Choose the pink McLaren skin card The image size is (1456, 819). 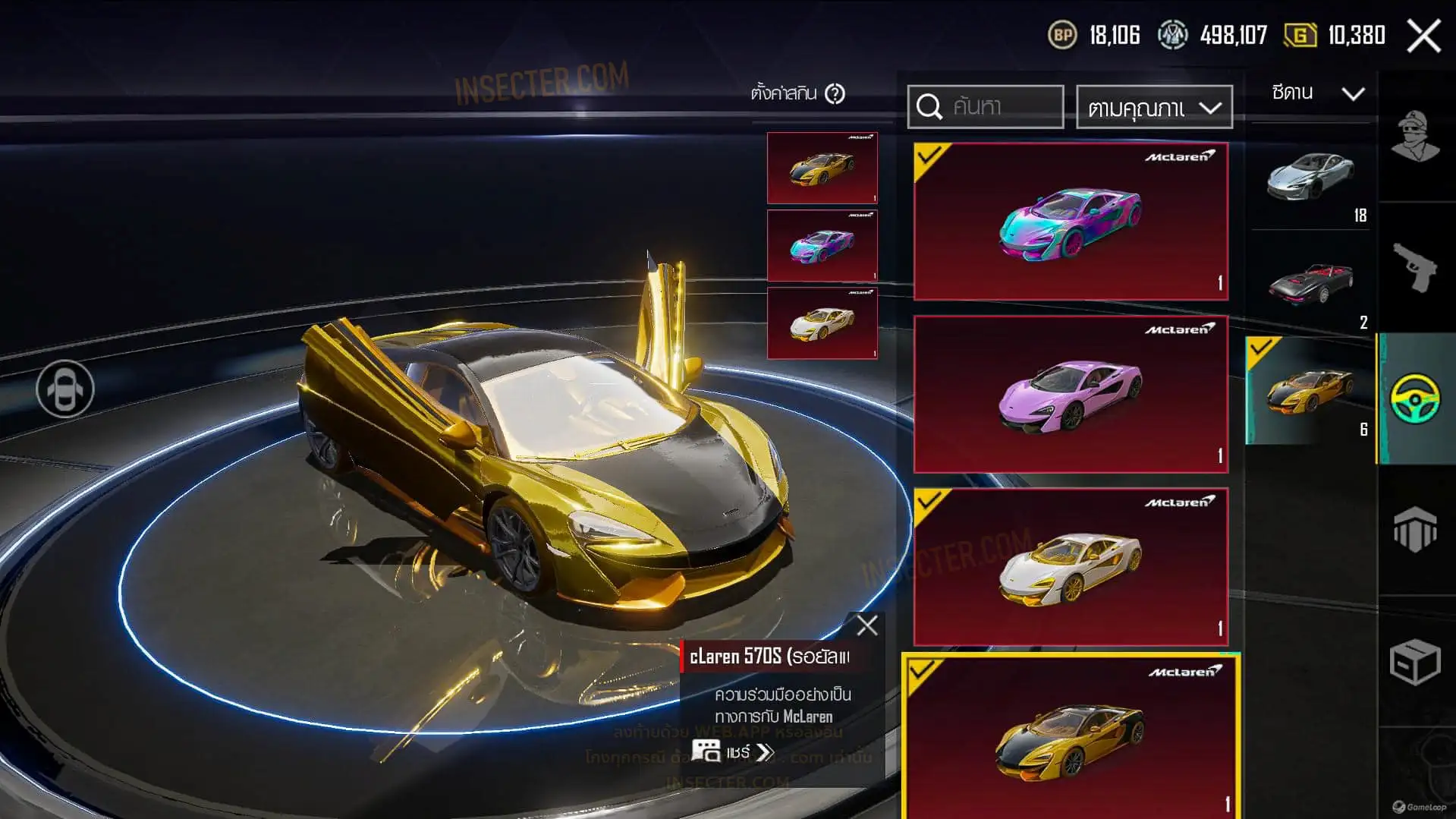click(1071, 394)
